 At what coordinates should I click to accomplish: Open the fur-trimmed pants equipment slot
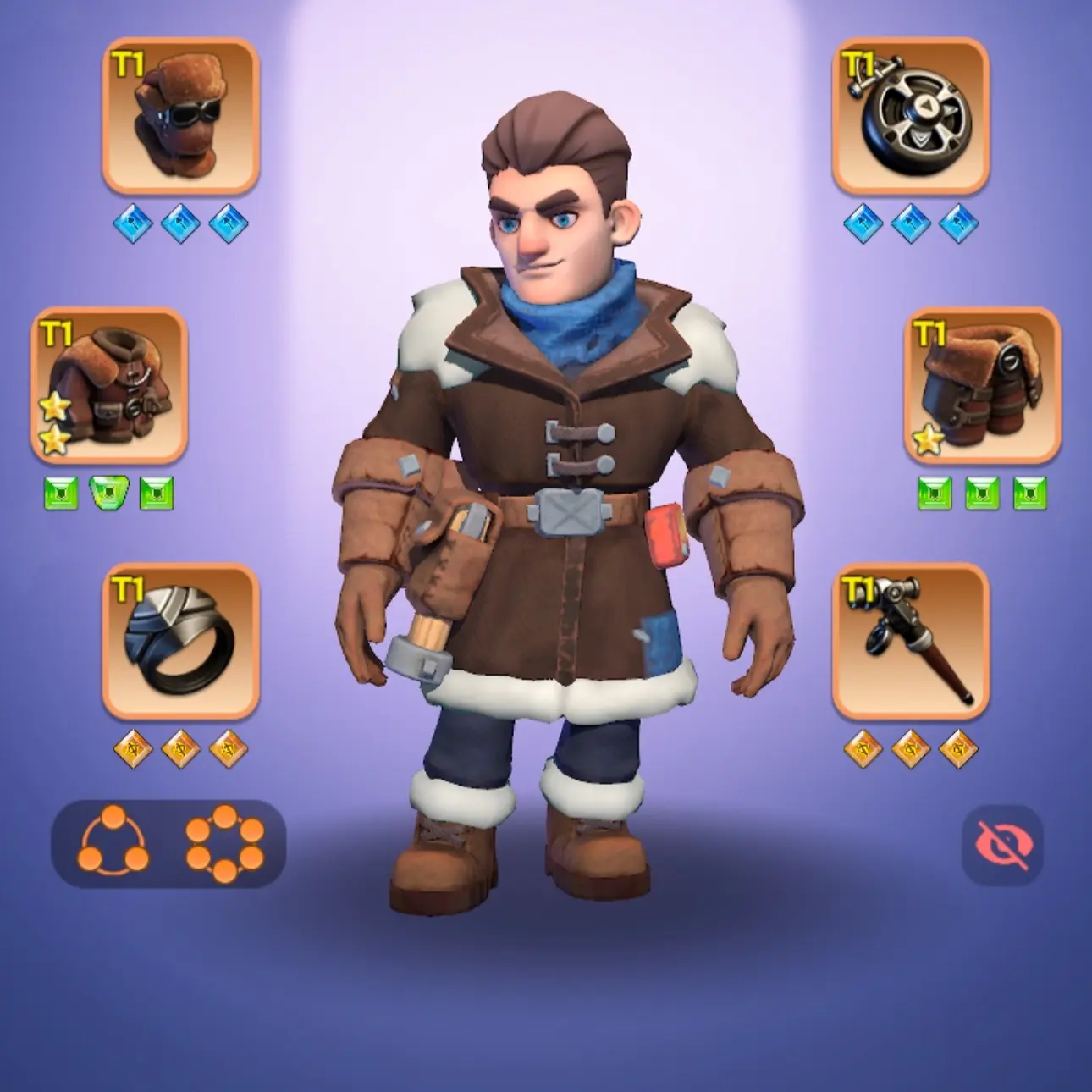click(x=983, y=386)
